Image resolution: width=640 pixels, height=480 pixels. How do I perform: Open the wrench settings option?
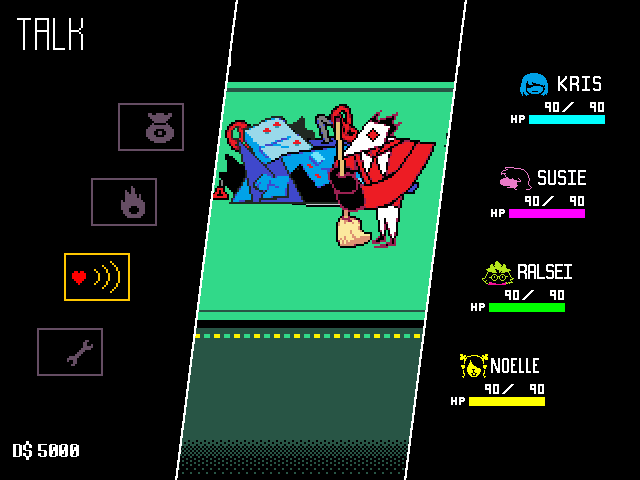pyautogui.click(x=70, y=352)
